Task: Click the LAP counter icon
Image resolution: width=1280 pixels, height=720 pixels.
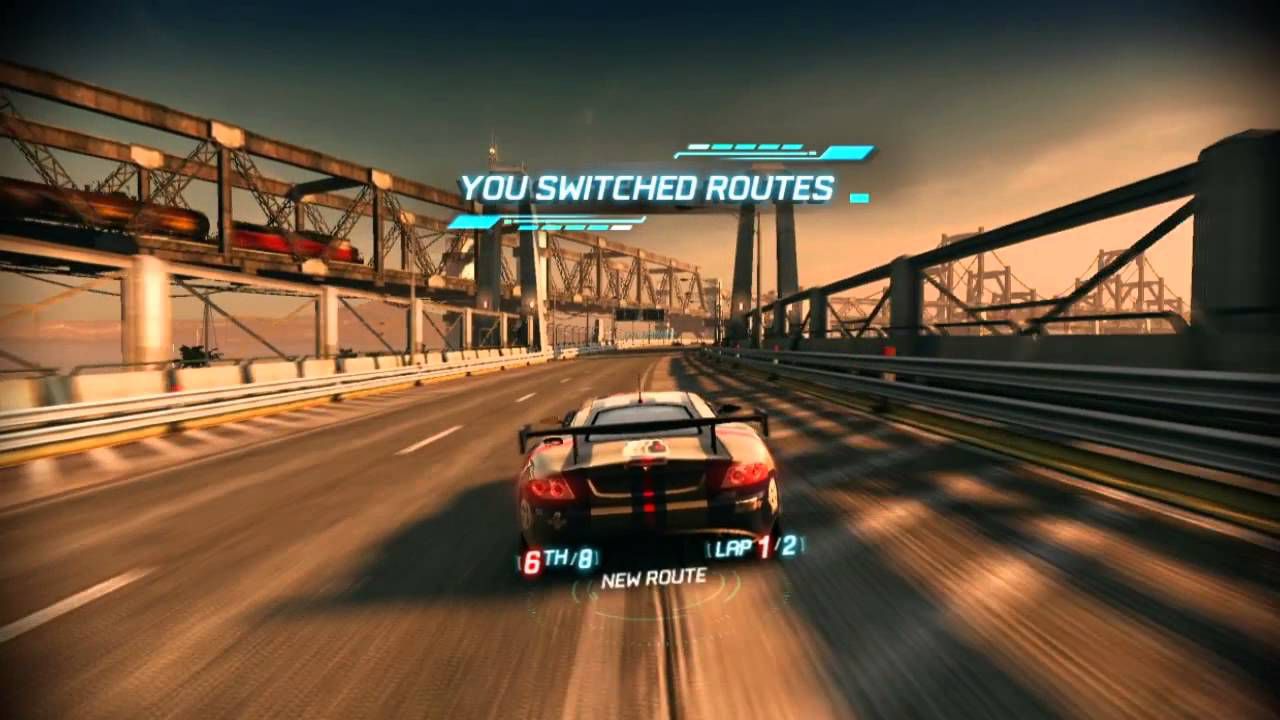Action: [733, 546]
